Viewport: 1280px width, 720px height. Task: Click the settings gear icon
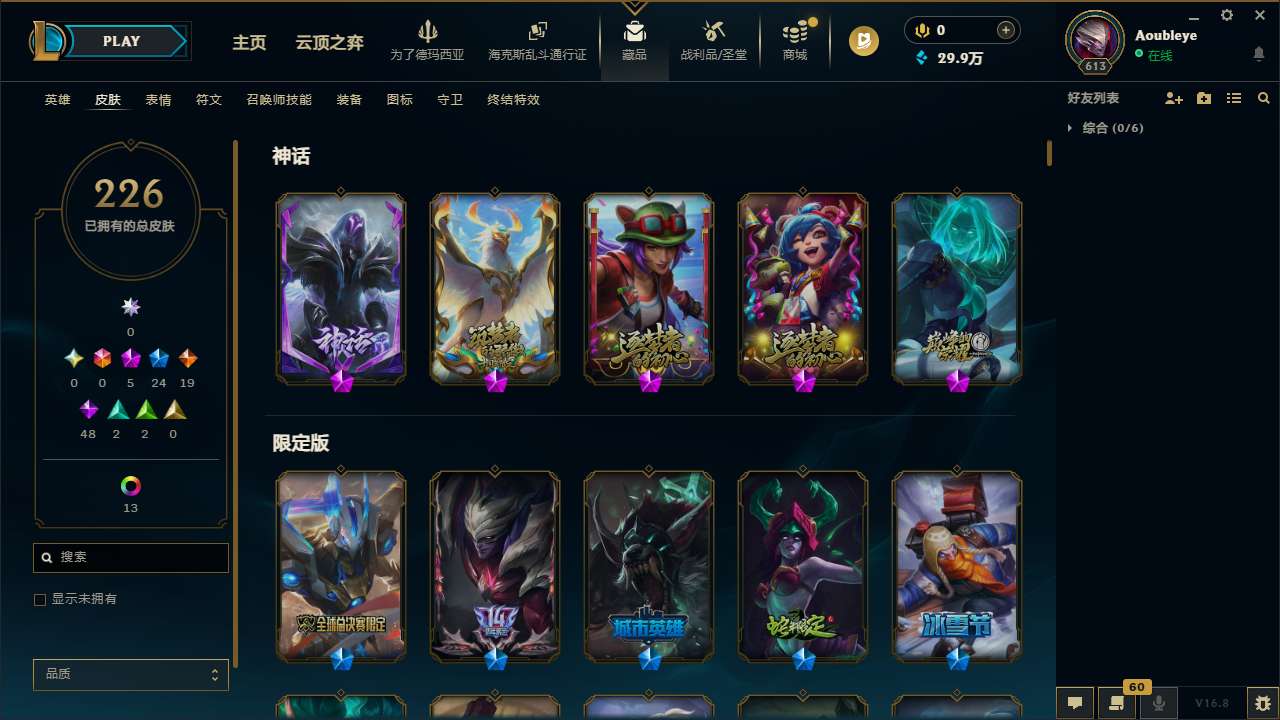tap(1226, 15)
